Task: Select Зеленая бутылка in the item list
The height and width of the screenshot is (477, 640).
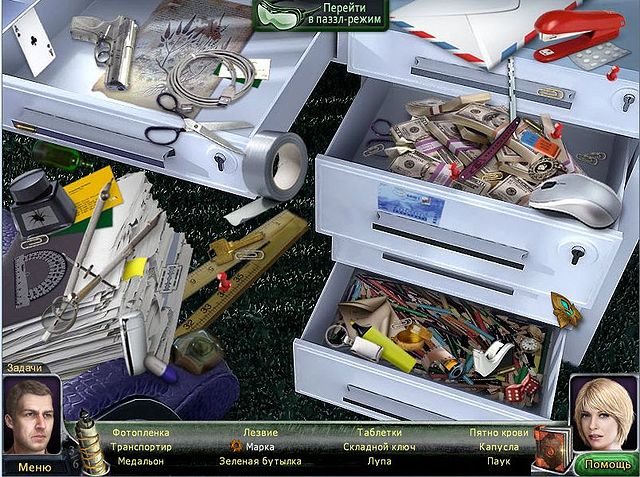Action: coord(260,462)
